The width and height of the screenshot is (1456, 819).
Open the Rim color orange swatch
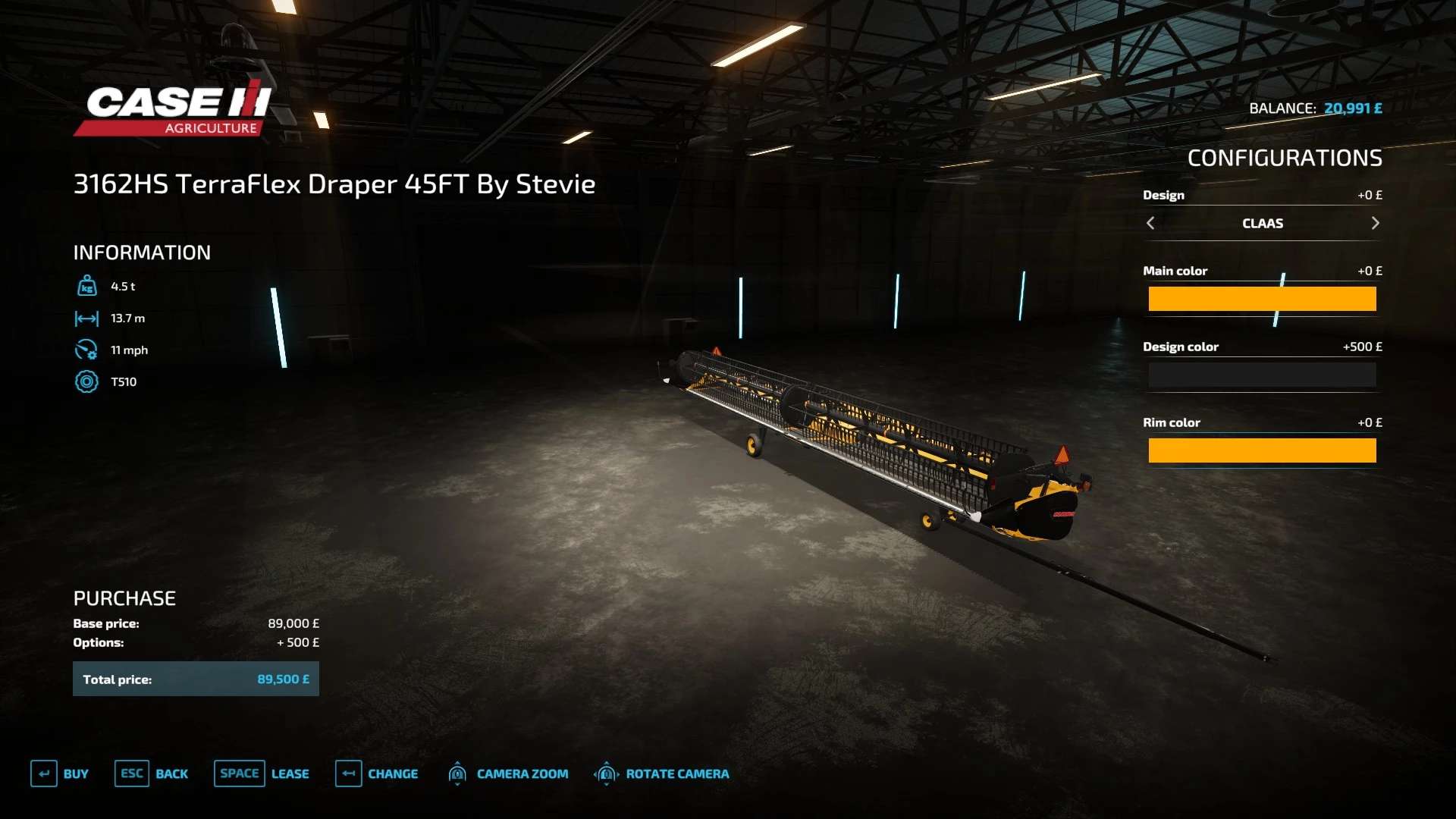(x=1262, y=450)
